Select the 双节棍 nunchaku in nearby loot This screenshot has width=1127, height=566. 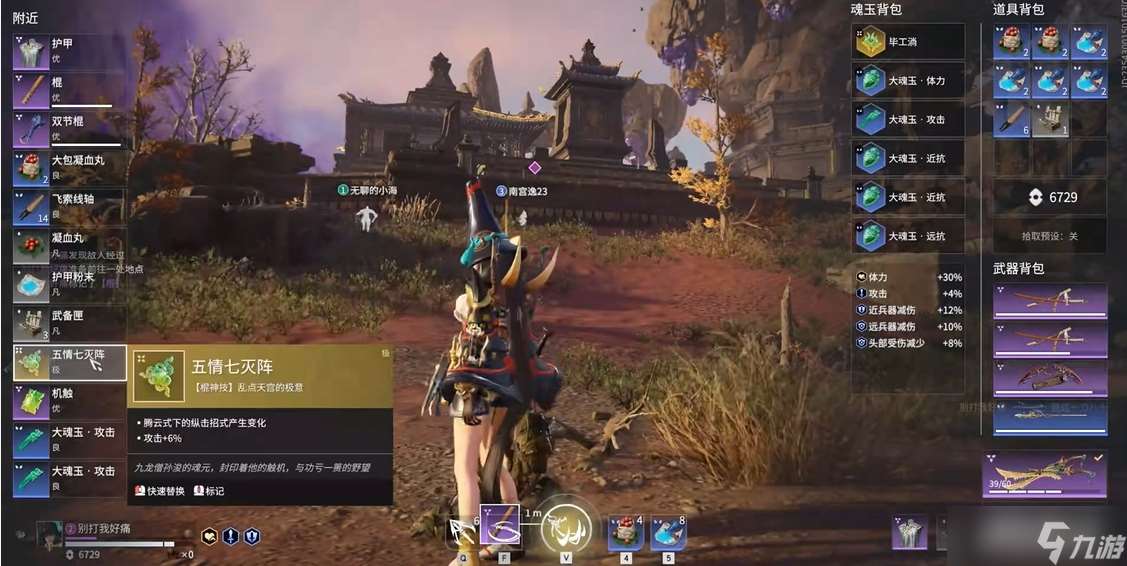point(69,129)
